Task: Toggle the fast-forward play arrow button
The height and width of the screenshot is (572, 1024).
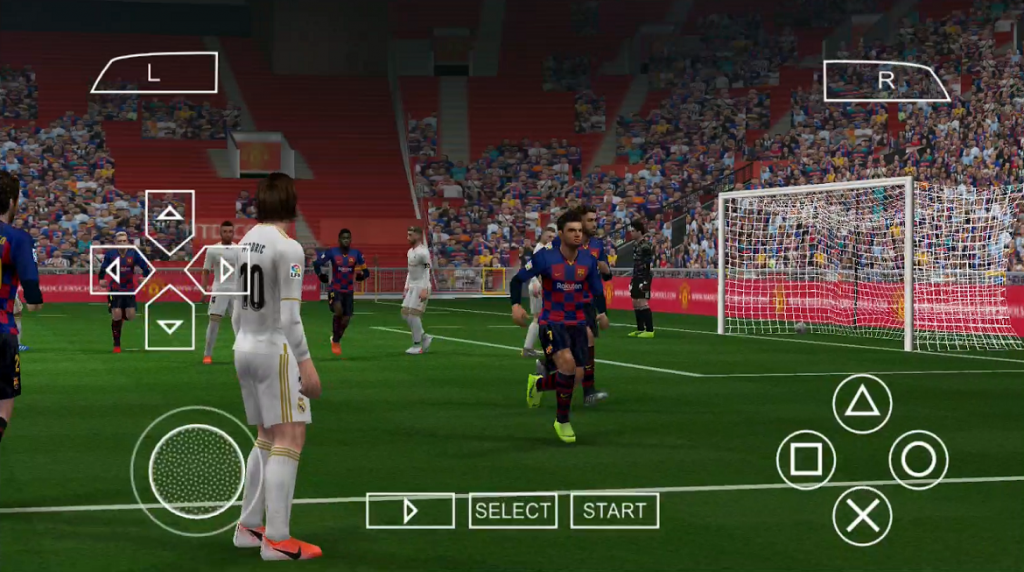Action: (410, 511)
